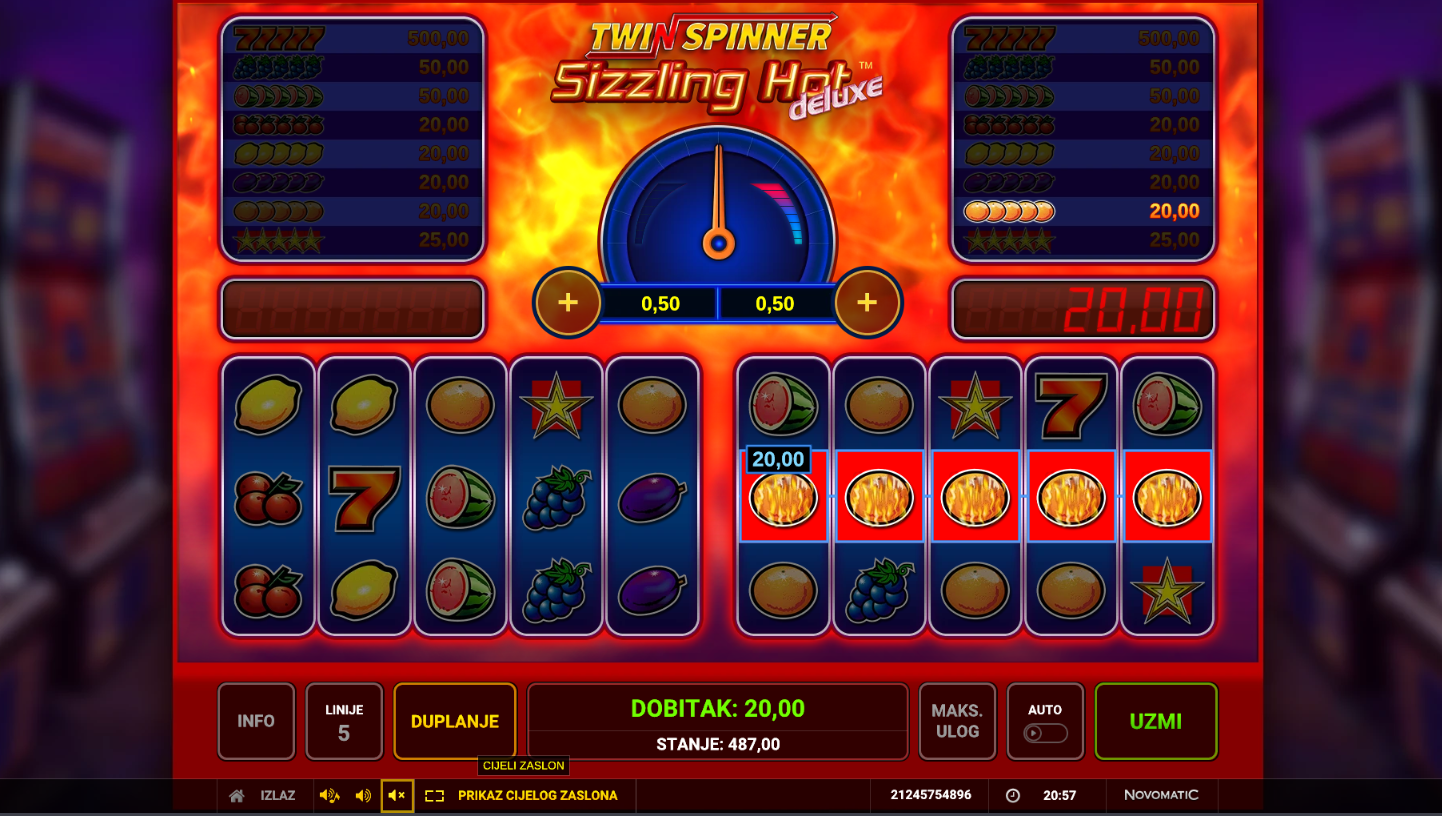The image size is (1442, 816).
Task: Select the sound-only speaker icon
Action: click(x=363, y=796)
